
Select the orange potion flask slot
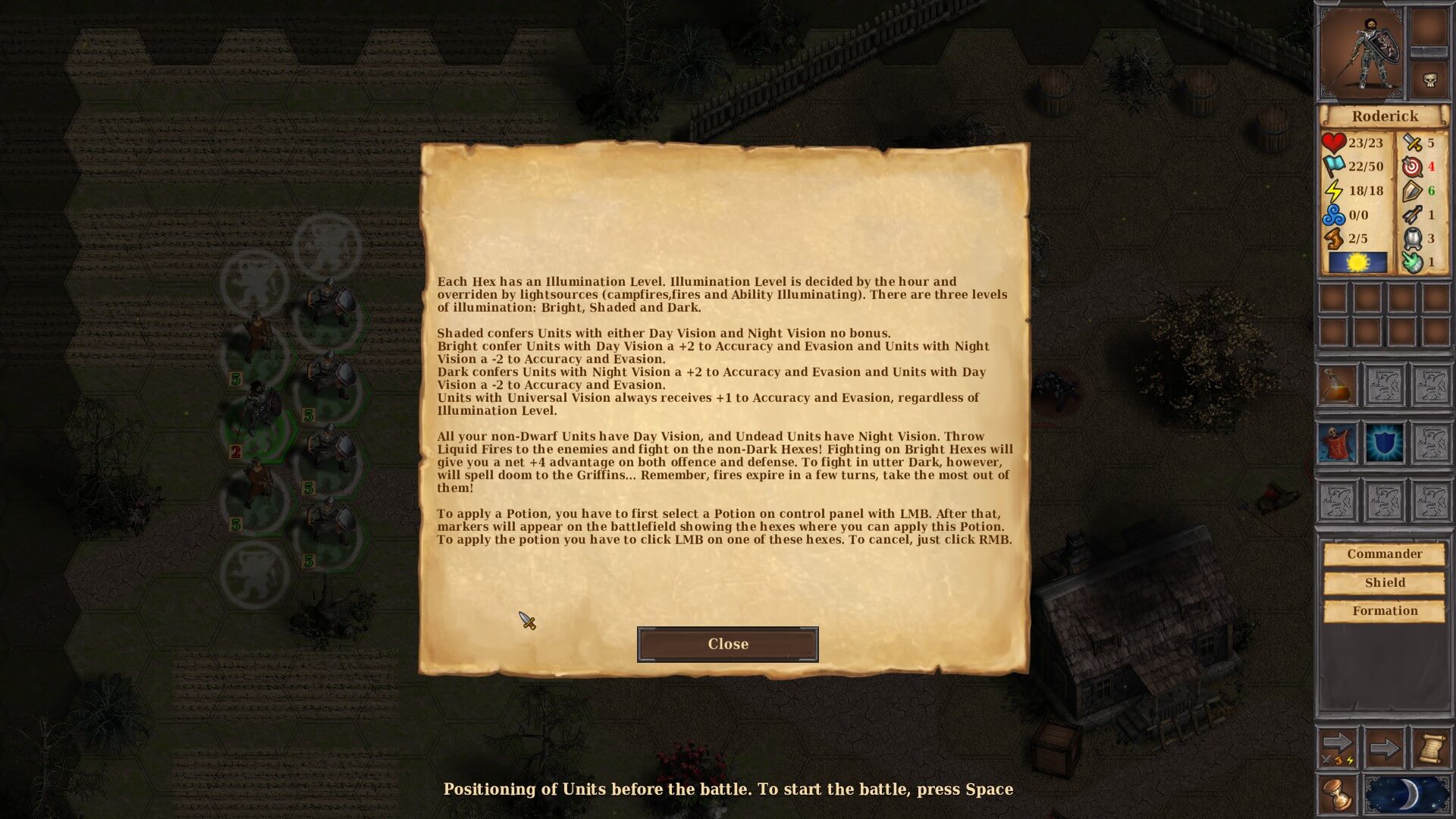1338,386
